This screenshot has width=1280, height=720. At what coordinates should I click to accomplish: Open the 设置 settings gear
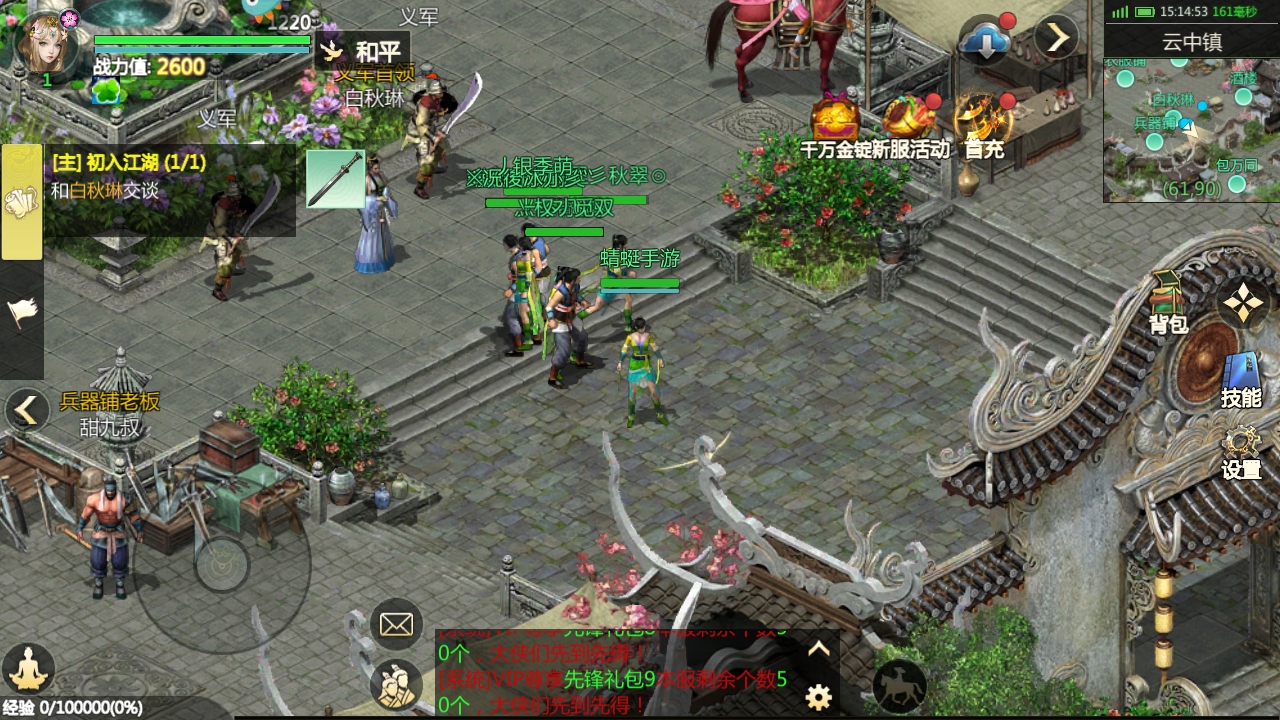click(1241, 453)
